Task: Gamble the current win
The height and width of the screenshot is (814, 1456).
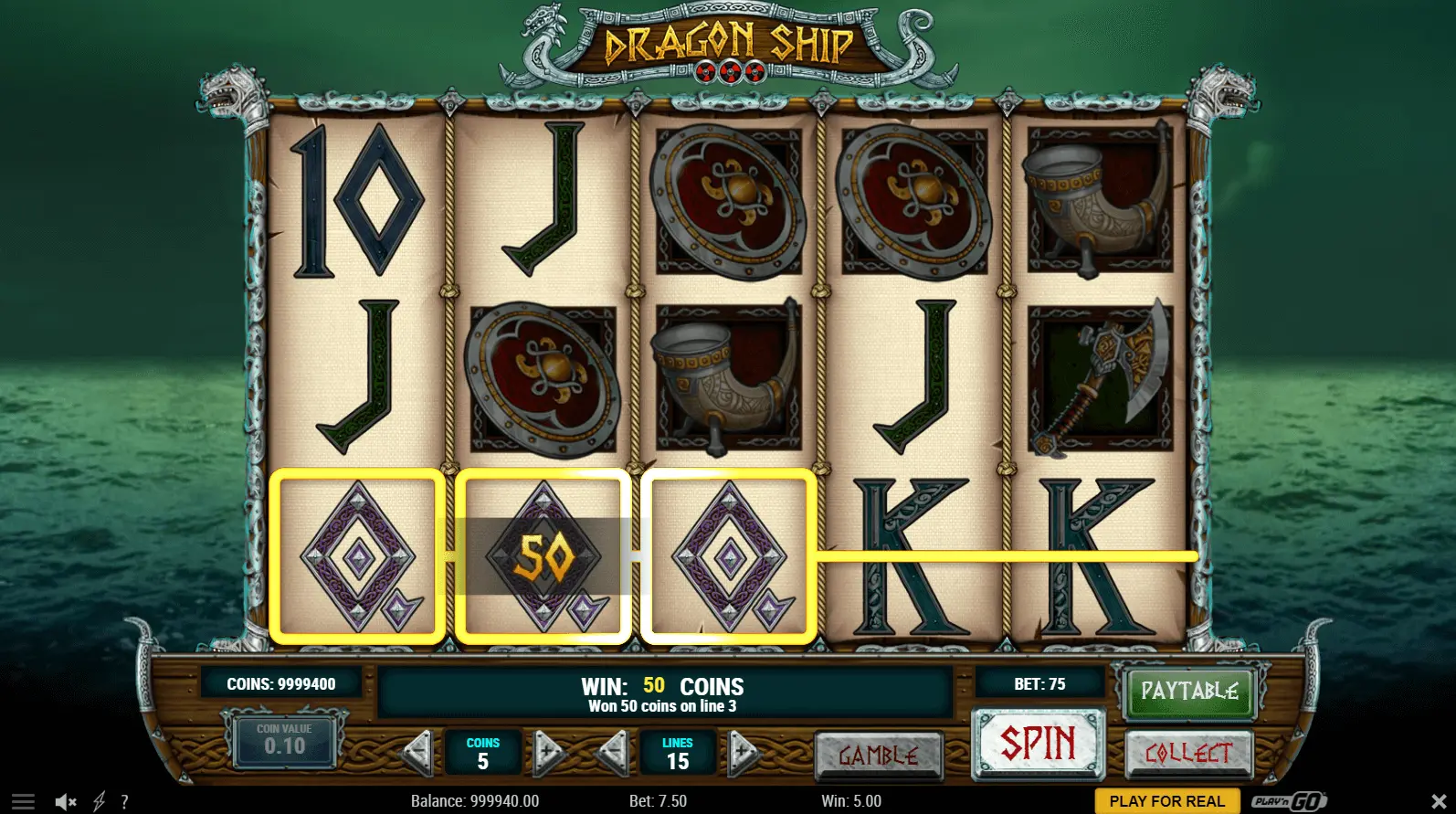Action: click(878, 756)
